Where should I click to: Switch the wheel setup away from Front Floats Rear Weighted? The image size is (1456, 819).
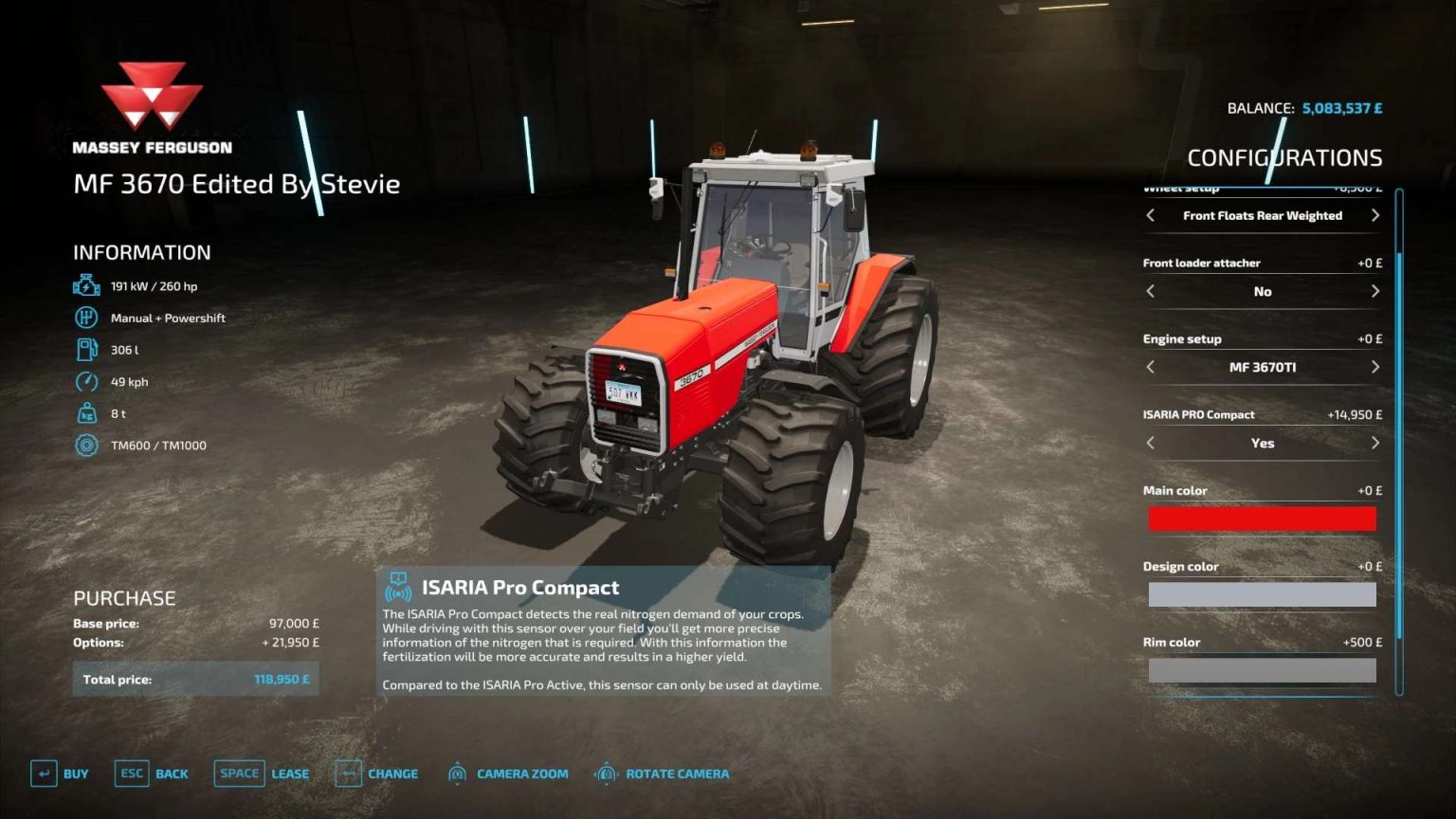[1375, 215]
